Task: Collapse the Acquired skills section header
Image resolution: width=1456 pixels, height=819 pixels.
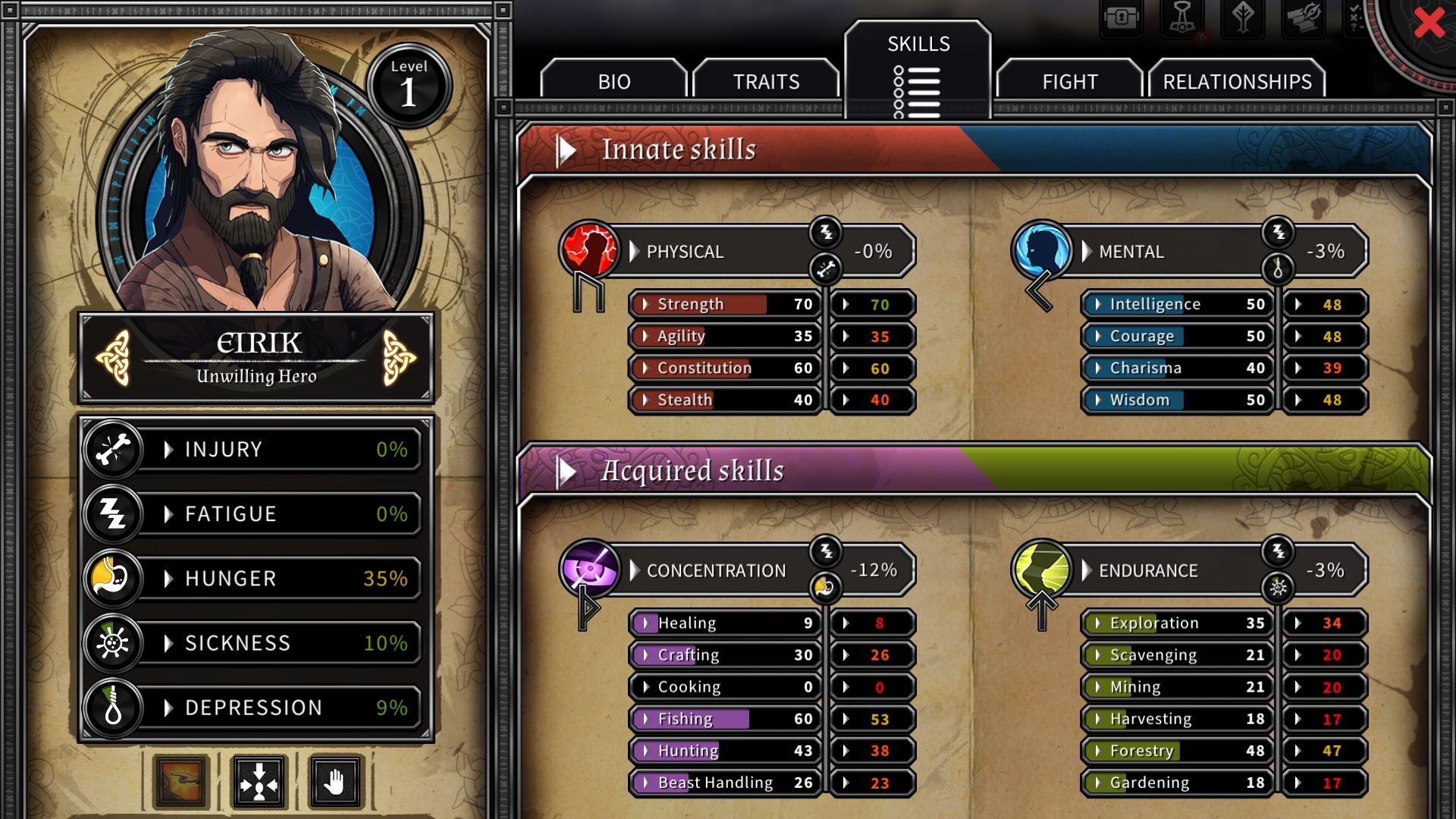Action: [566, 472]
